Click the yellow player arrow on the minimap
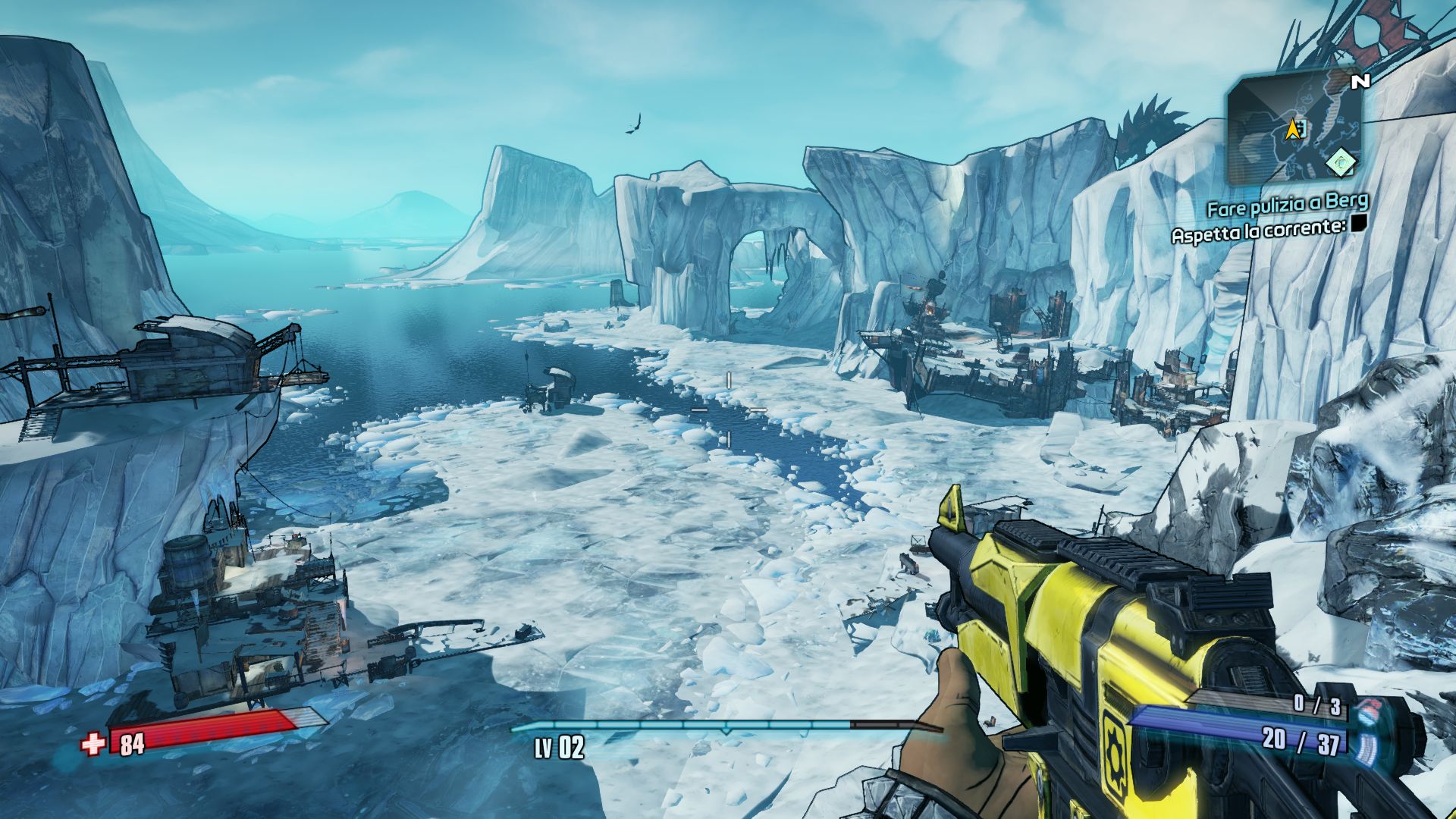This screenshot has height=819, width=1456. click(x=1291, y=130)
